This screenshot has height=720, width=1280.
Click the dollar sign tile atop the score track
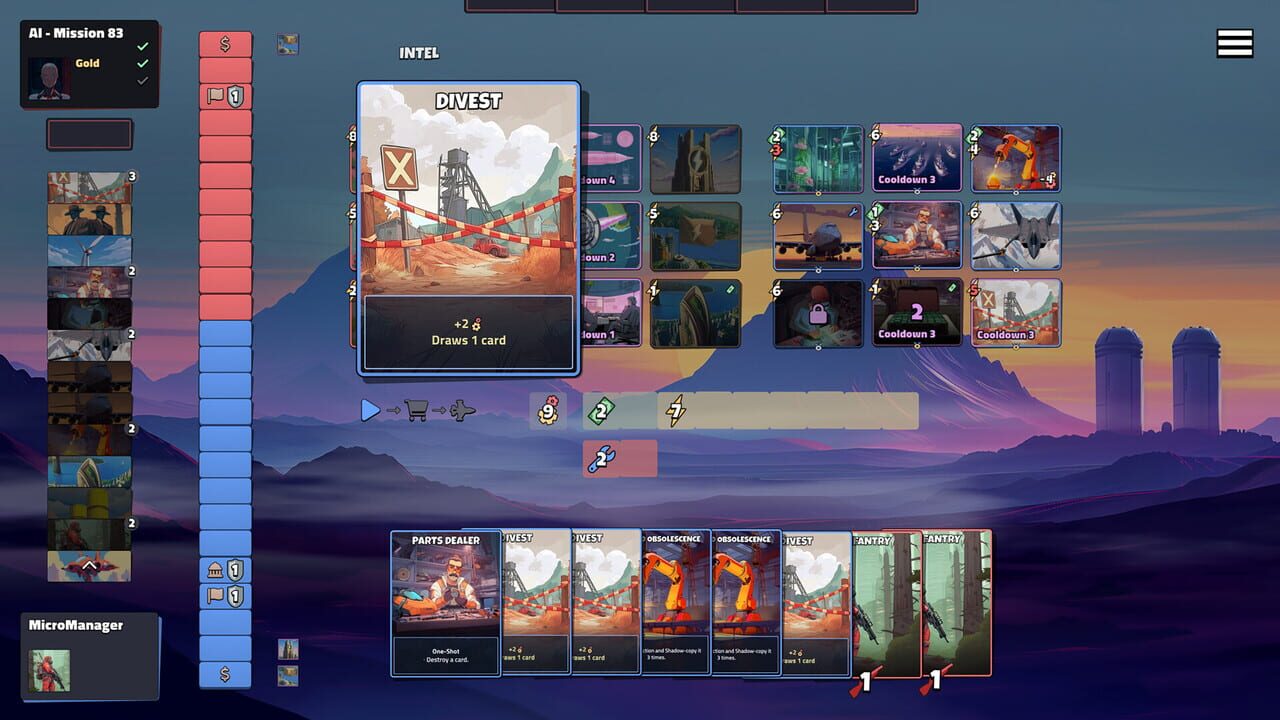(x=224, y=42)
